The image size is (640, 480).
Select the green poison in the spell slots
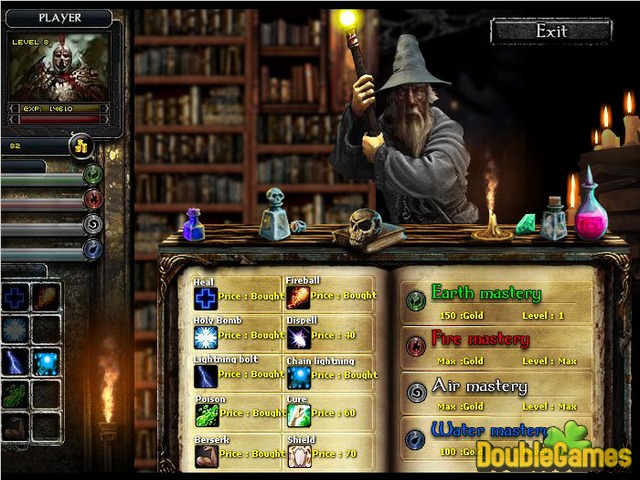click(x=15, y=395)
